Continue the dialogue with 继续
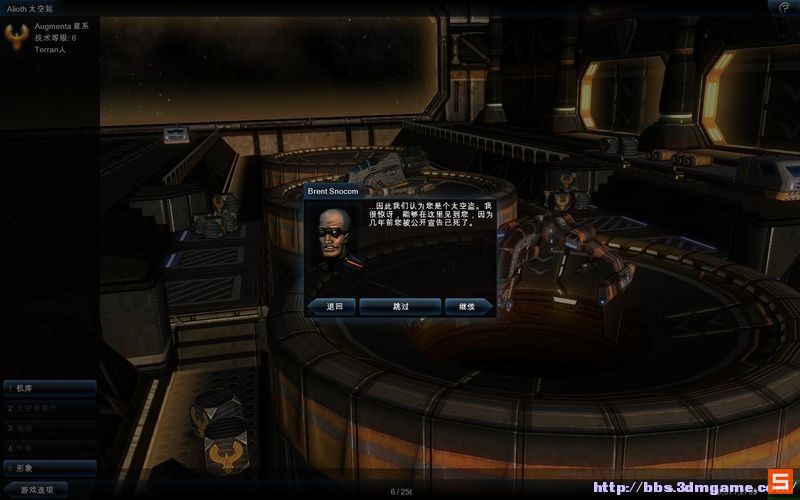 [x=467, y=306]
